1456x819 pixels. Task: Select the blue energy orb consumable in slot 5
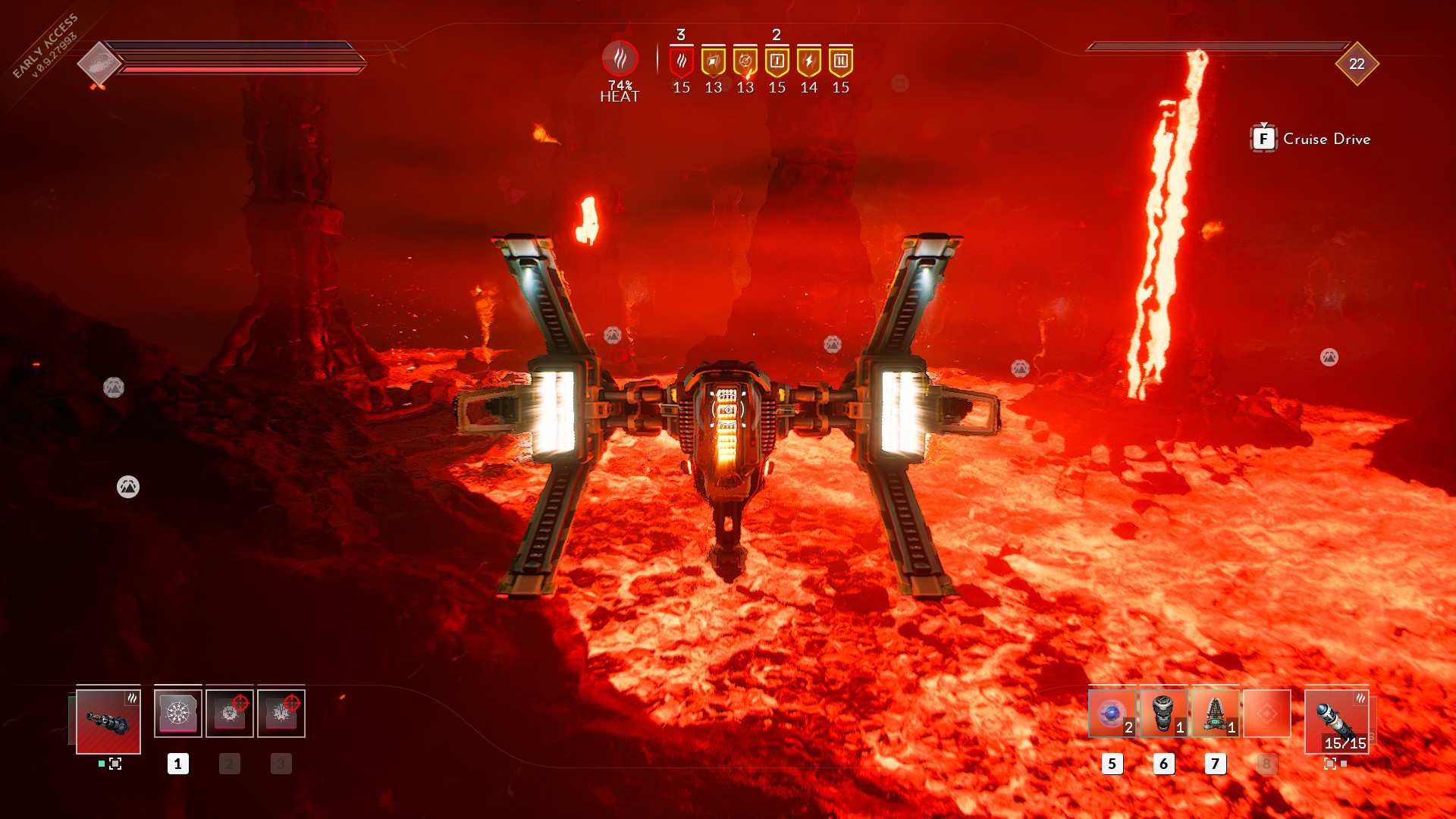(x=1112, y=713)
